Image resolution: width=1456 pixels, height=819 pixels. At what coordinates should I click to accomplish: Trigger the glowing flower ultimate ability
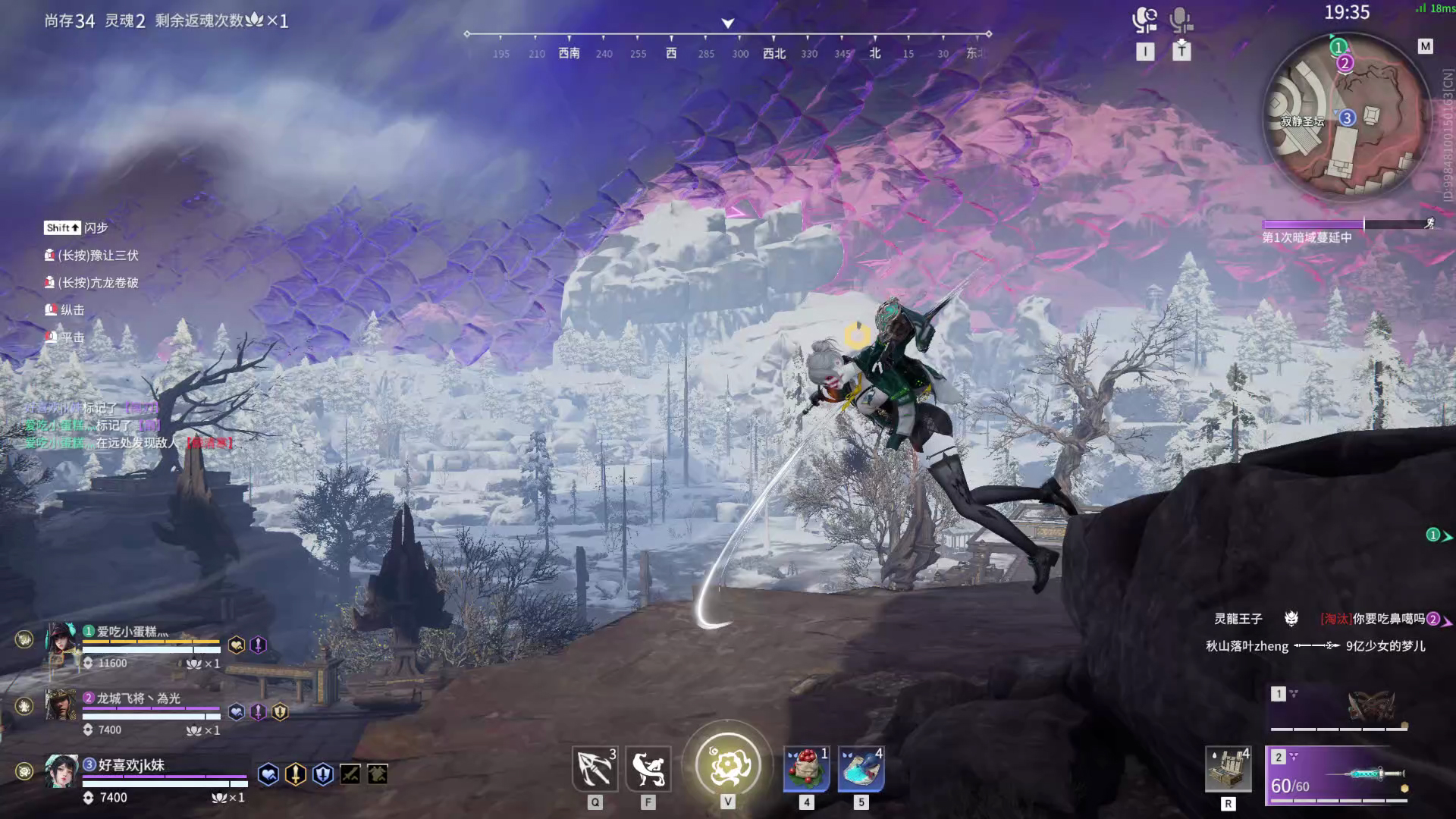(x=728, y=764)
